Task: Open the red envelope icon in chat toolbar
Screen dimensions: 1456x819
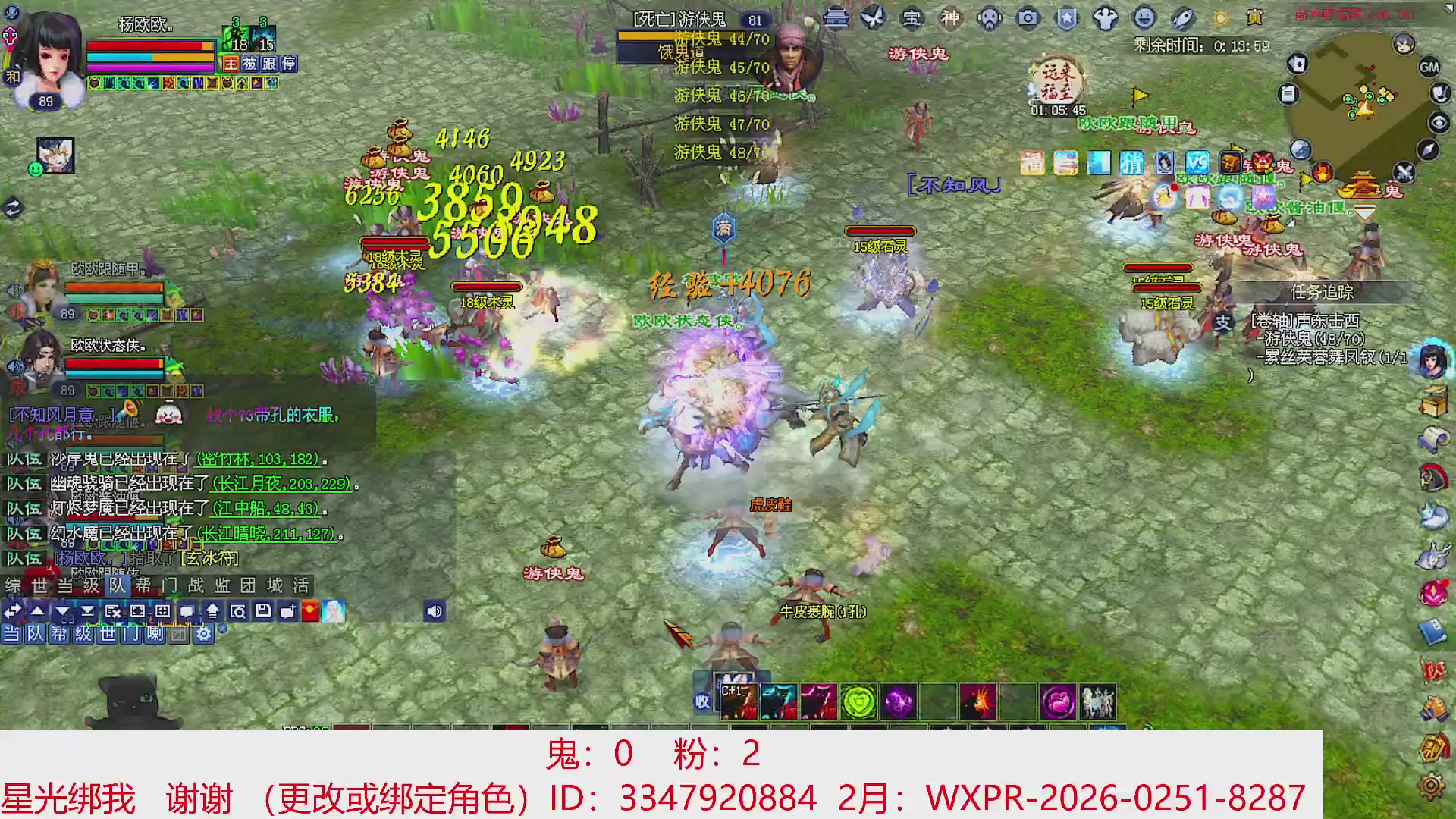Action: pos(309,610)
